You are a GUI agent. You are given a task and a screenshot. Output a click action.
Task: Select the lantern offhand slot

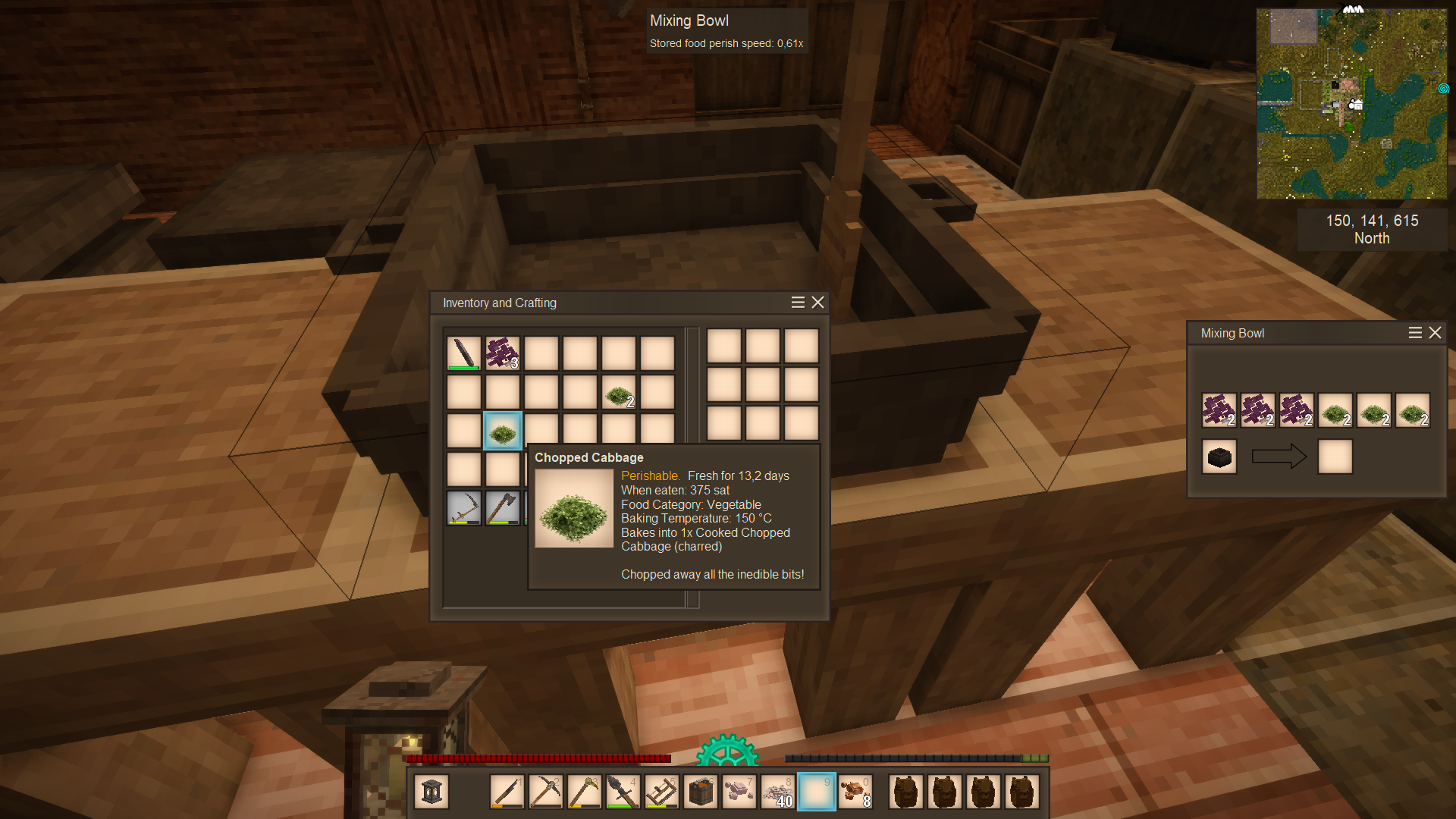tap(431, 792)
